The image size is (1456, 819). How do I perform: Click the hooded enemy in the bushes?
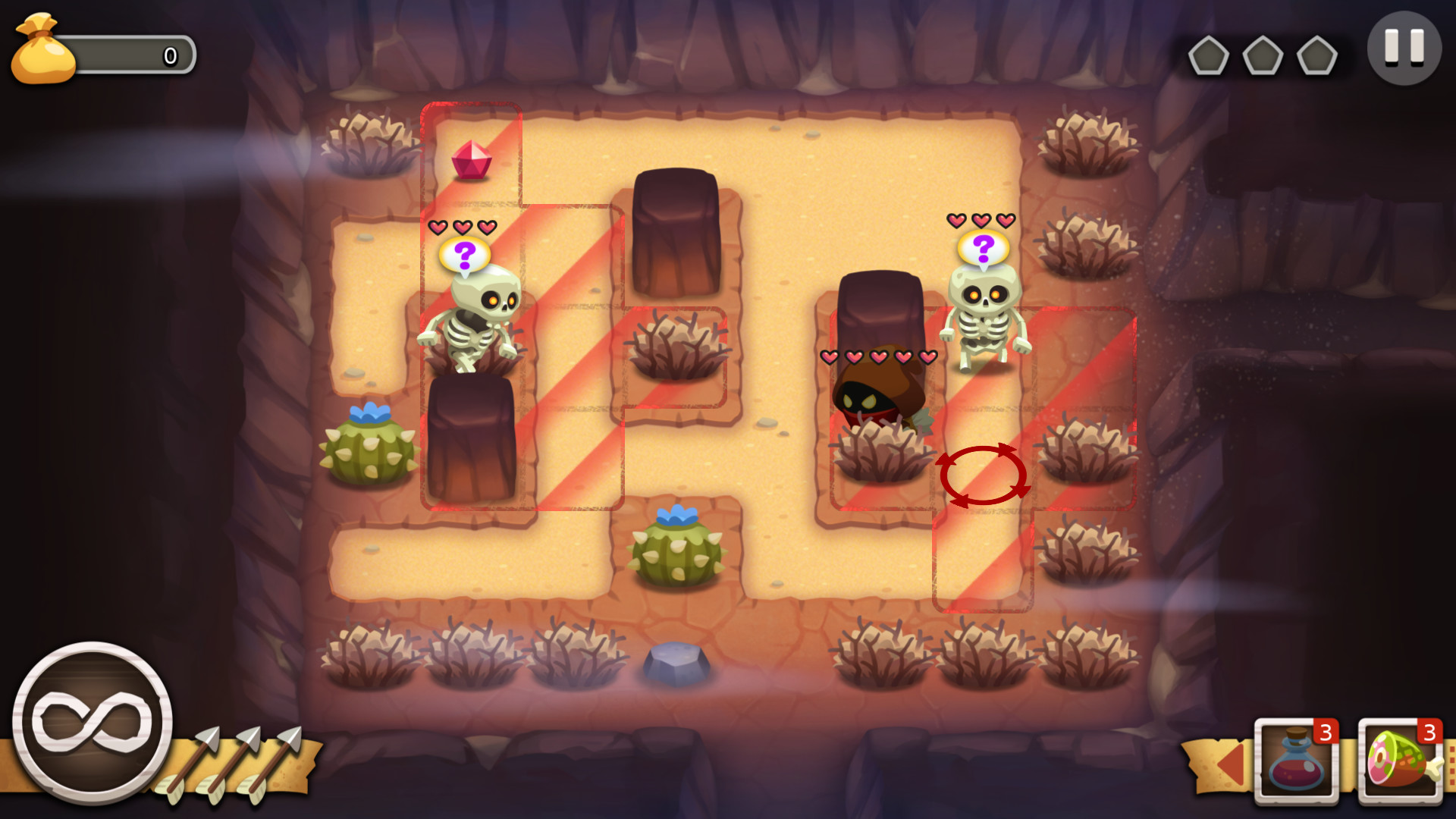click(x=877, y=394)
